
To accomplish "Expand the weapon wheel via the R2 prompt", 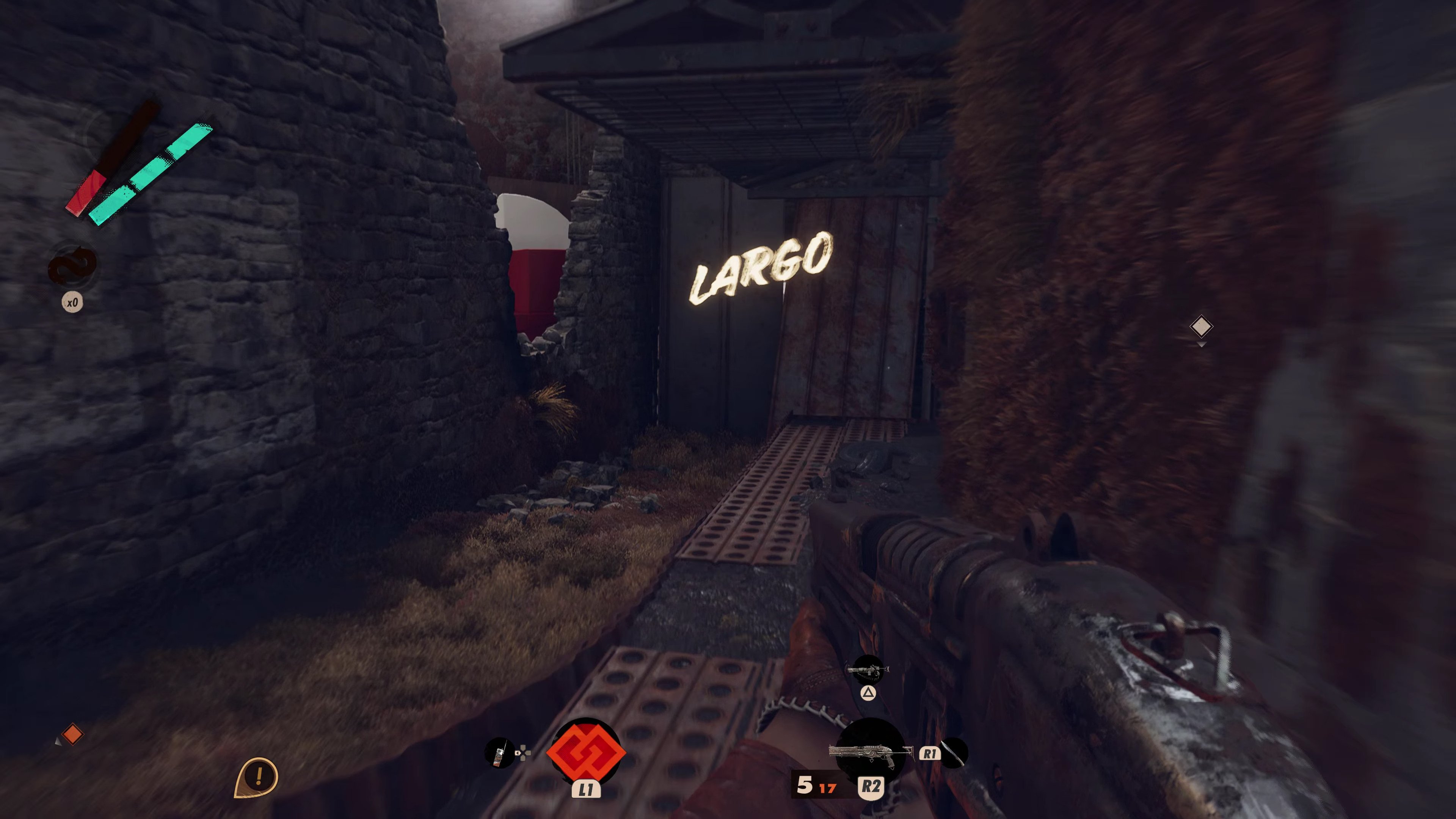I will pos(871,788).
